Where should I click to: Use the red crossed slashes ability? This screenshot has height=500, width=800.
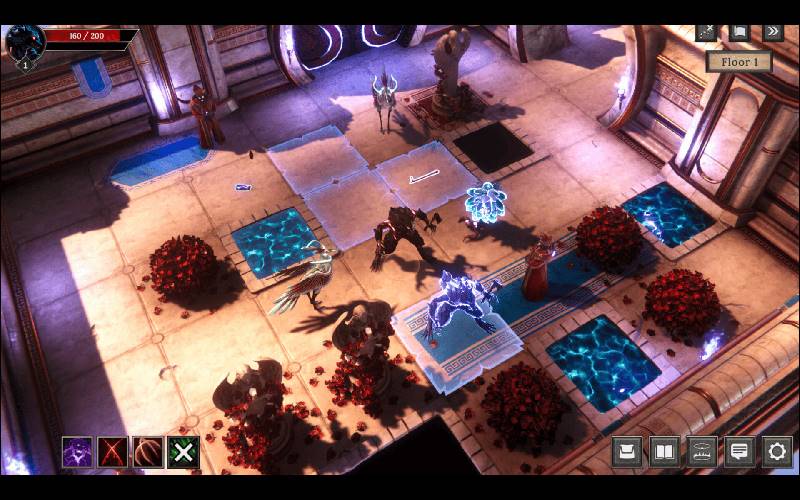click(112, 452)
